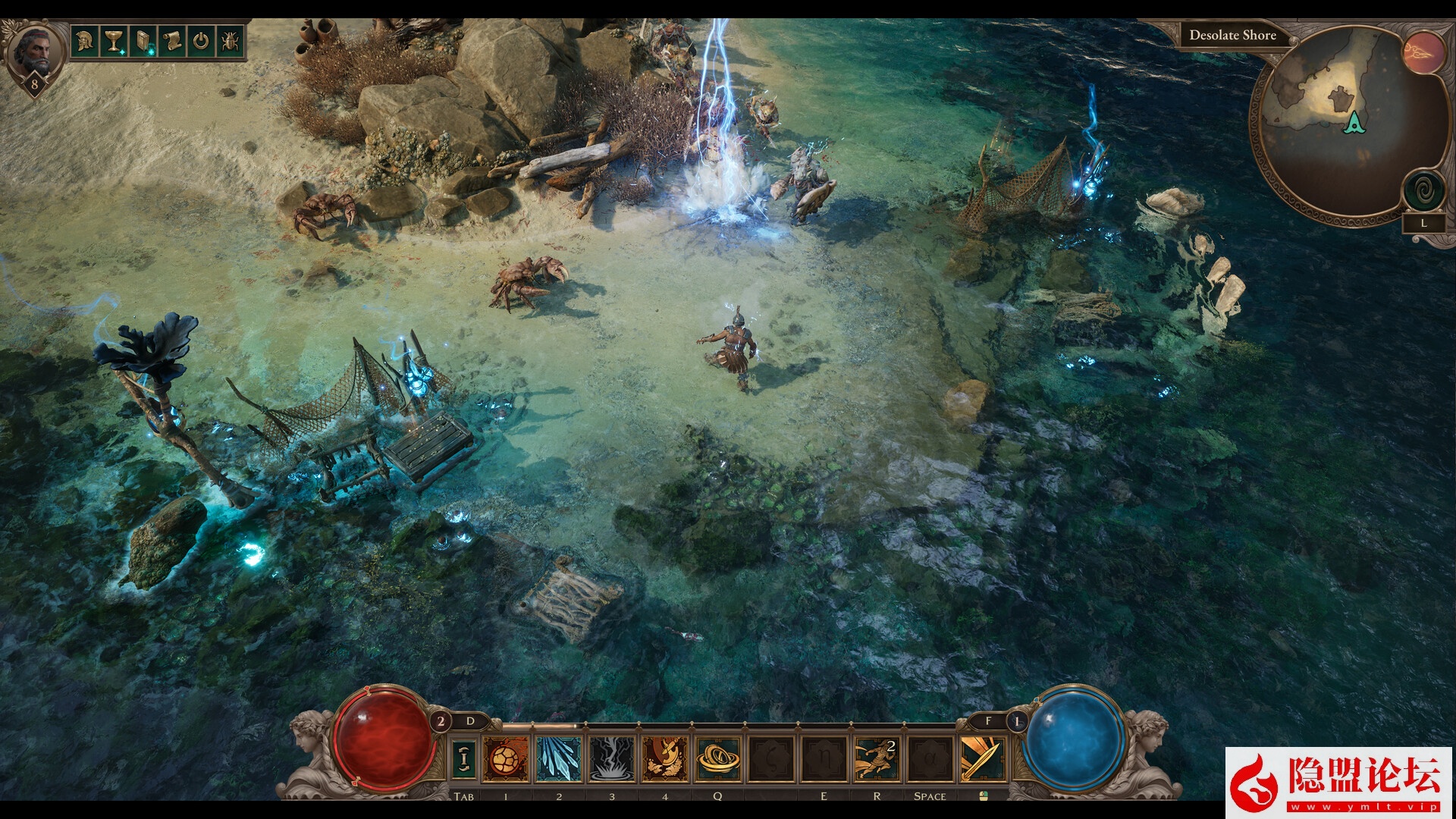
Task: Activate the axe swing skill
Action: point(664,759)
